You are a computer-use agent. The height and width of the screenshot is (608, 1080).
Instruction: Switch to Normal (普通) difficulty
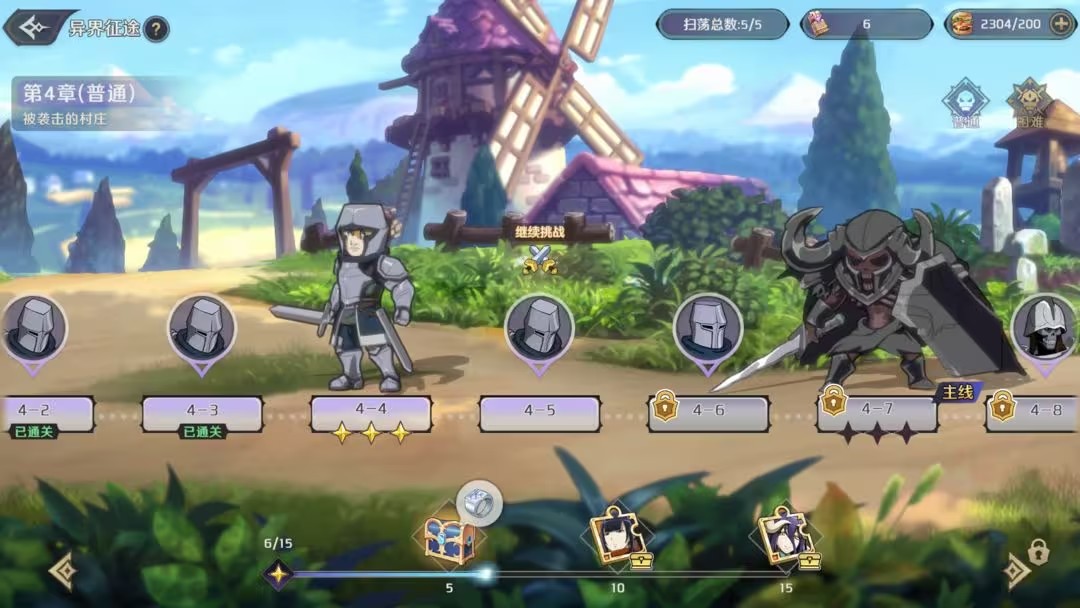pos(965,103)
